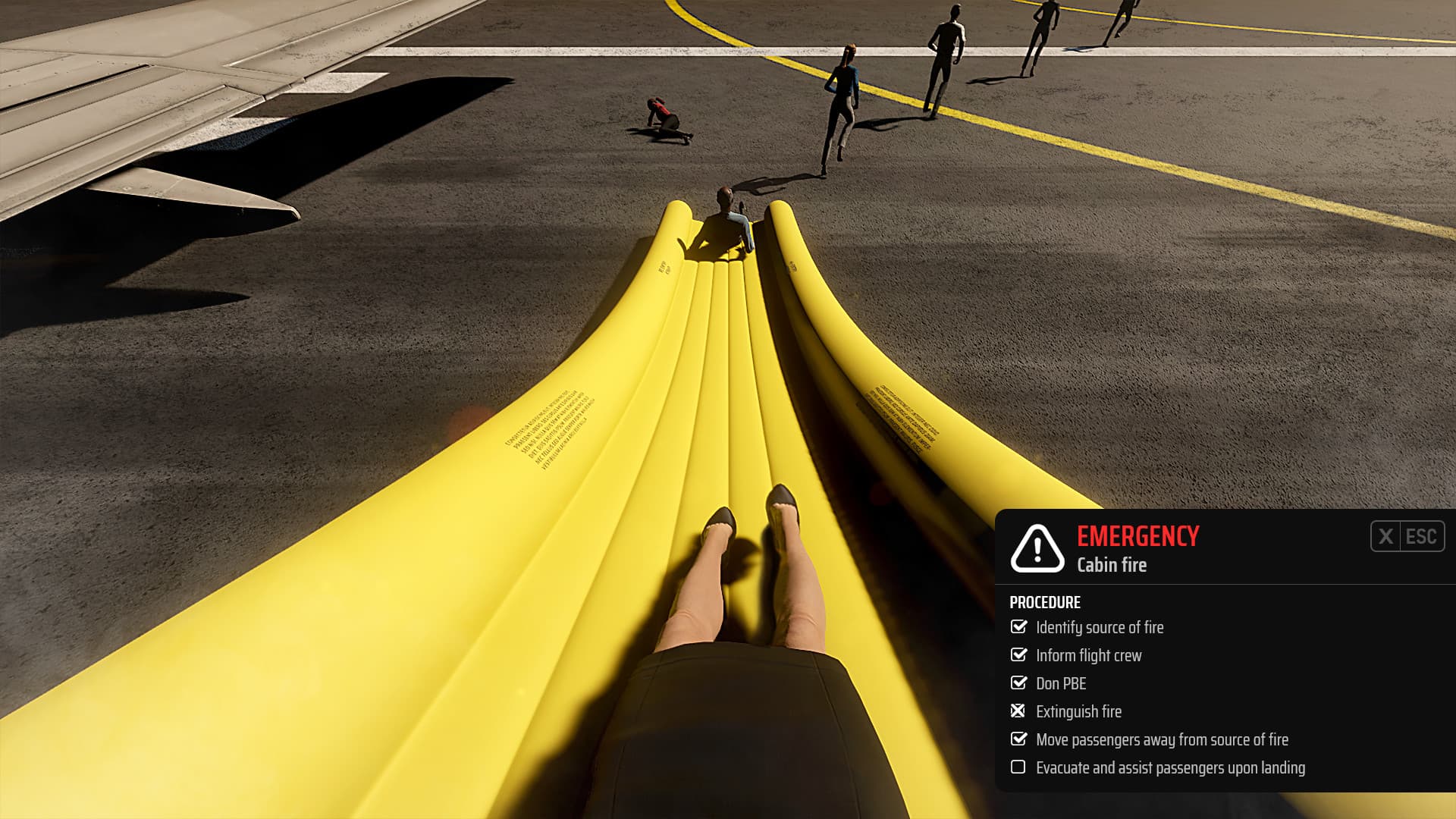Click the X icon on the emergency panel

(1386, 537)
